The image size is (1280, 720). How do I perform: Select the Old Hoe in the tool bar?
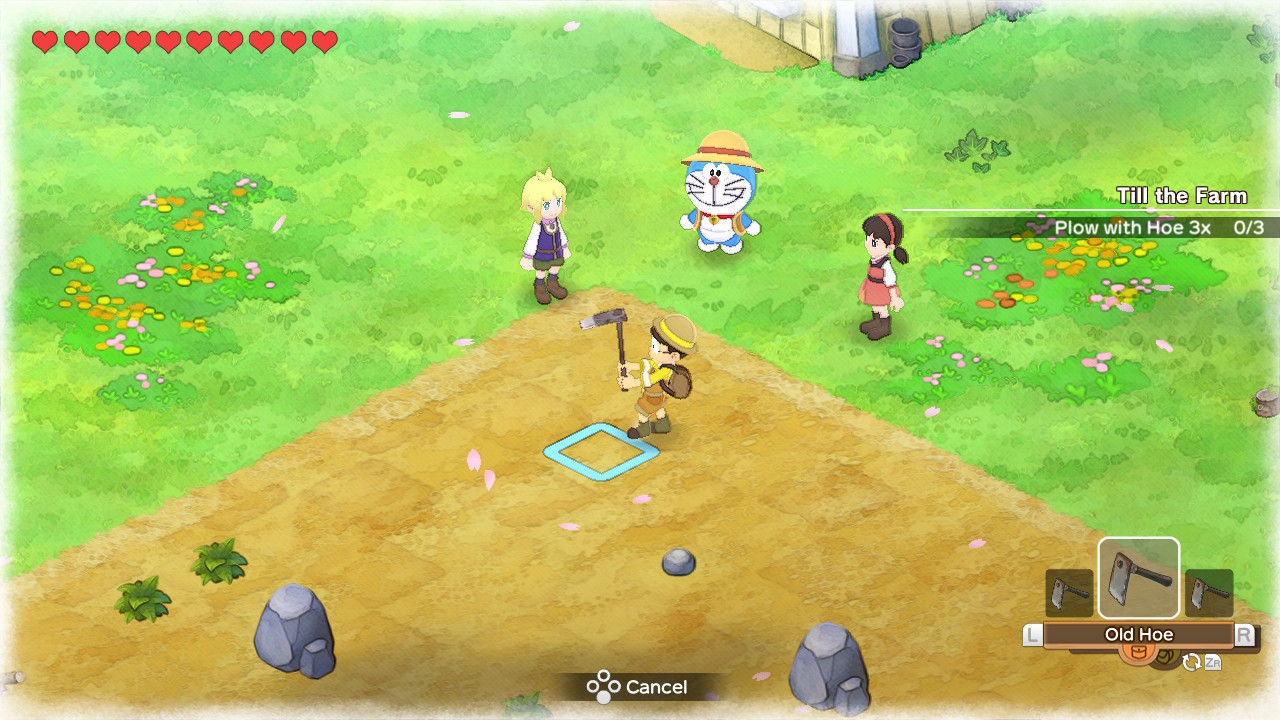[1139, 578]
